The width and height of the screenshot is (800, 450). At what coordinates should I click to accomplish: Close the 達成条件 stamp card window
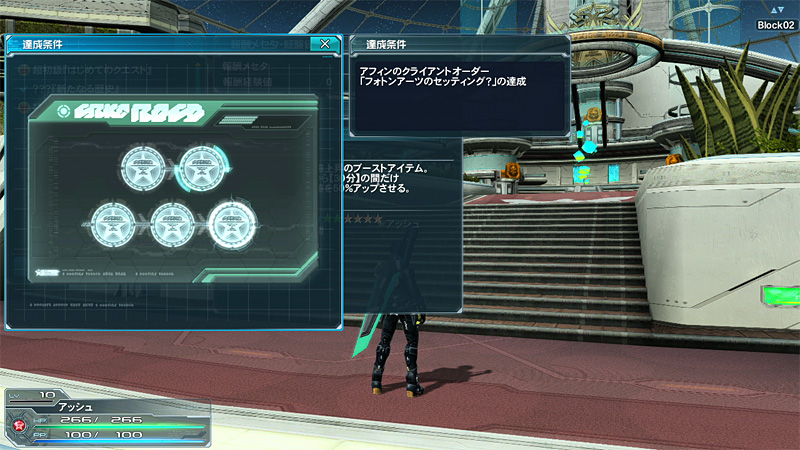324,44
